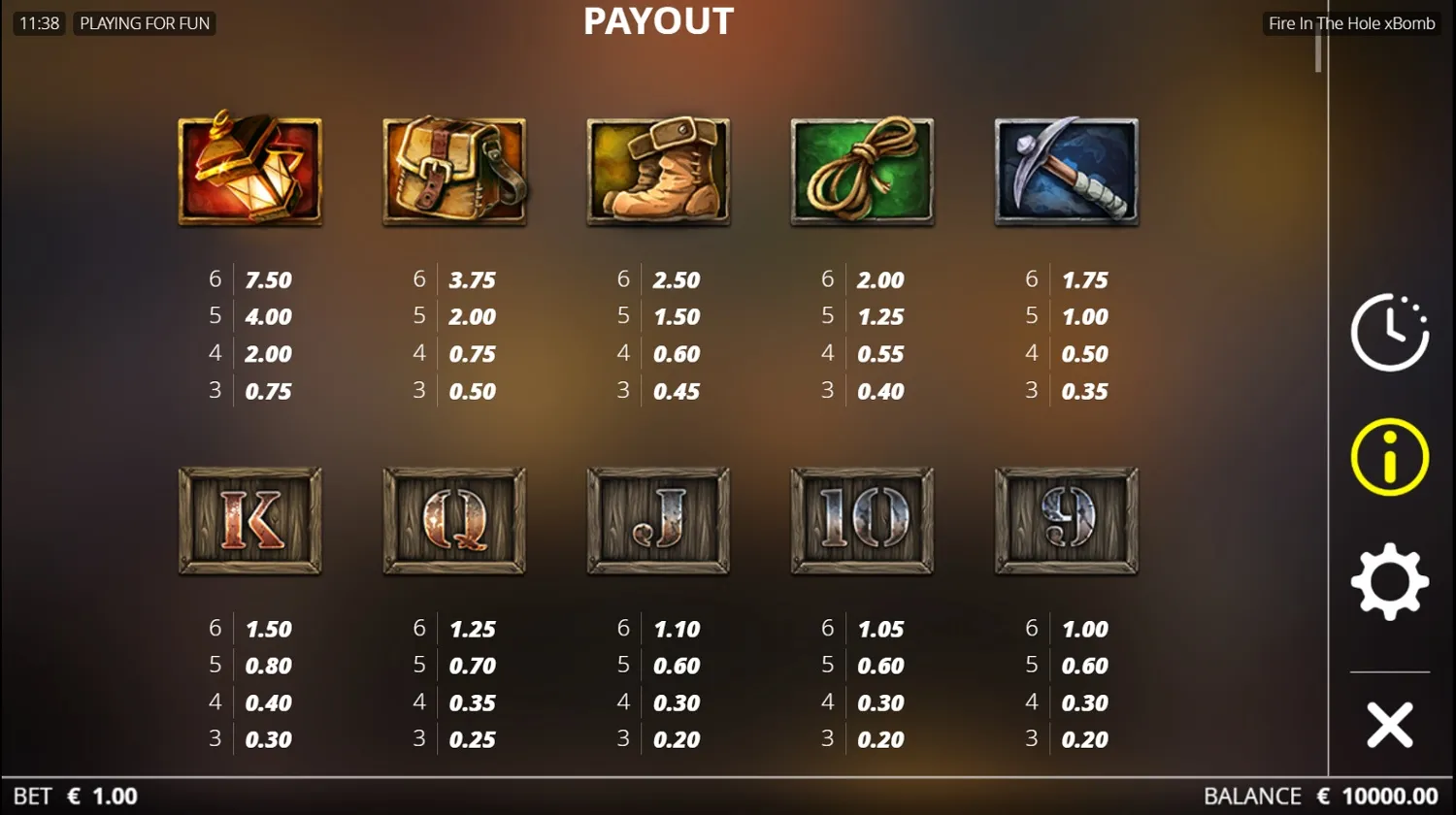This screenshot has height=815, width=1456.
Task: Open the settings gear icon
Action: pyautogui.click(x=1389, y=582)
